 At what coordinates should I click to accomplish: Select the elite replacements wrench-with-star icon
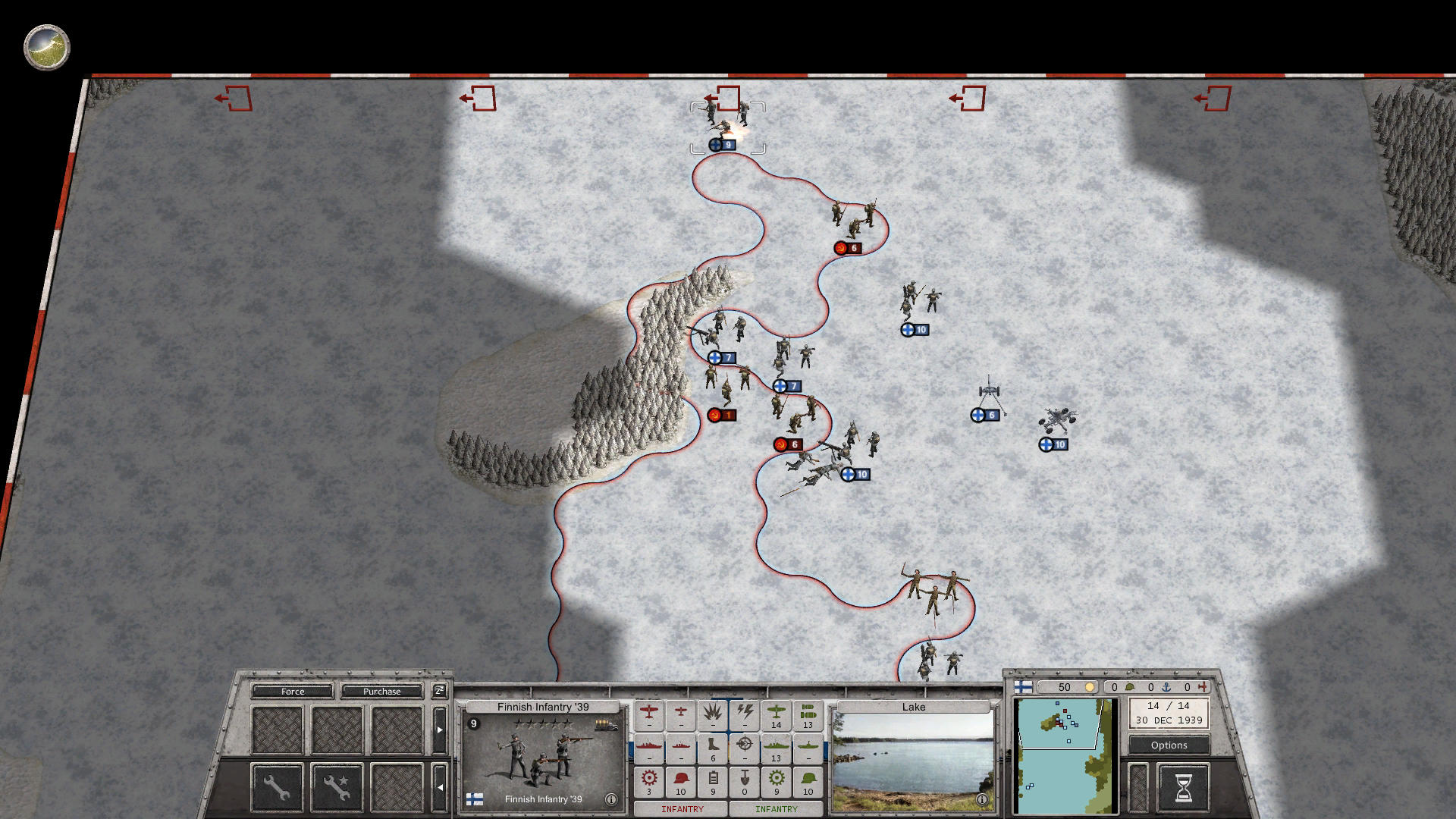(336, 787)
